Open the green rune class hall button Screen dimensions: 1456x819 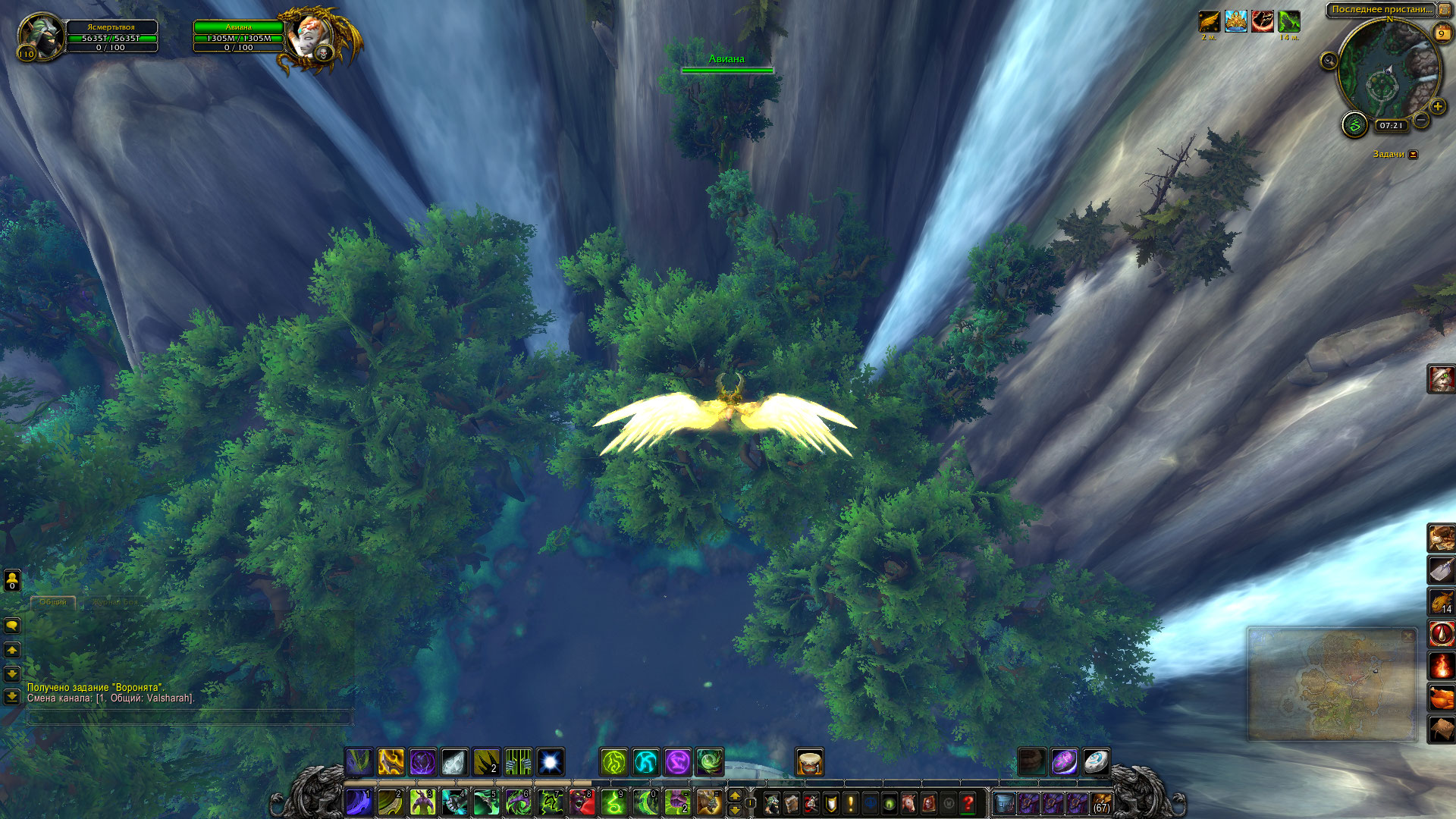tap(1354, 124)
